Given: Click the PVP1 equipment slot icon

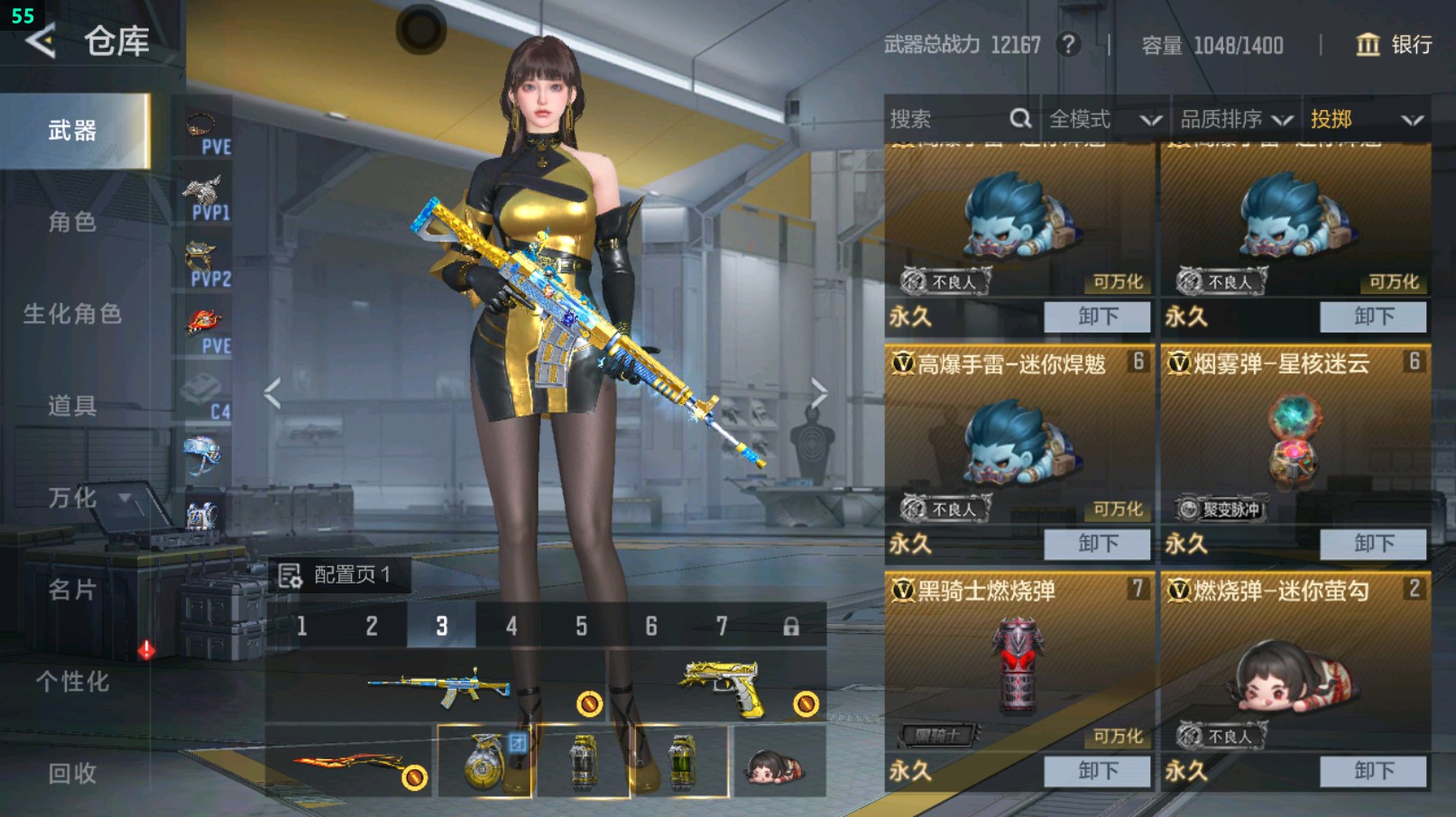Looking at the screenshot, I should pos(204,194).
